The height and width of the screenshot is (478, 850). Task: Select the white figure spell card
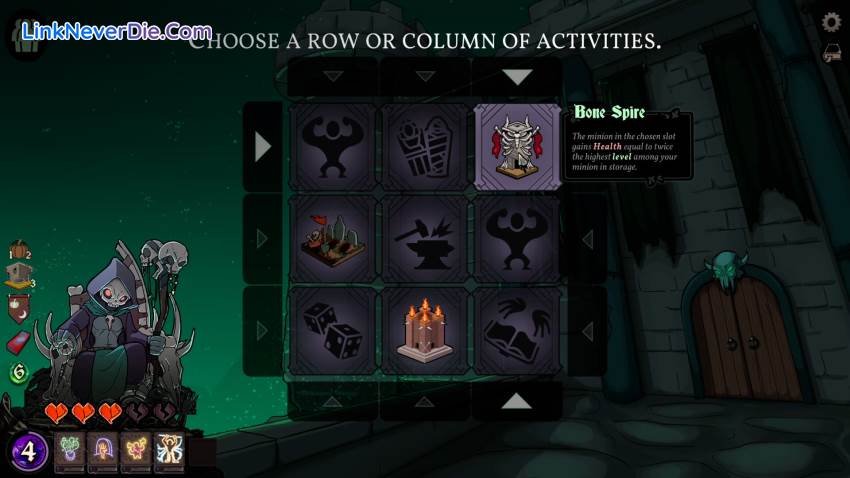pyautogui.click(x=169, y=452)
